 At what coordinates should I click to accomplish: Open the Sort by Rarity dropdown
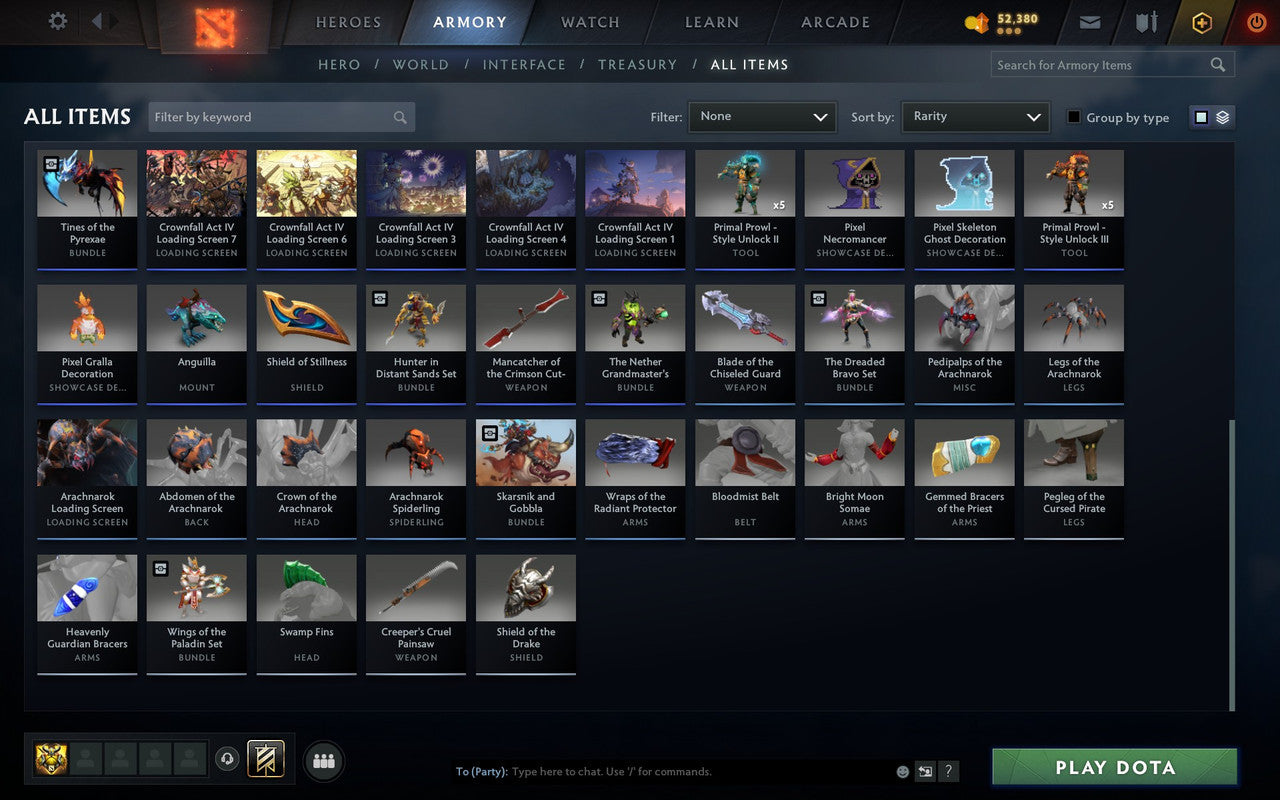click(x=975, y=117)
